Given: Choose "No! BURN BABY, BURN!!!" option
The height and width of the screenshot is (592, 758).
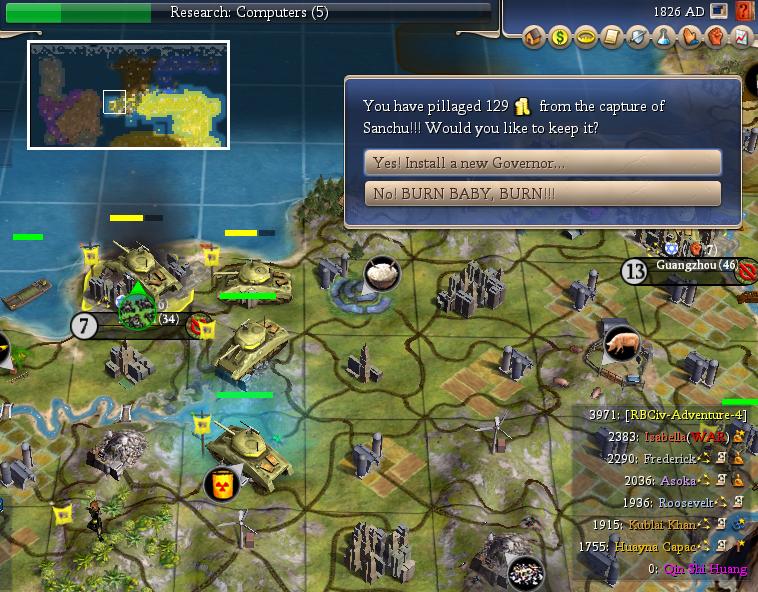Looking at the screenshot, I should point(543,193).
